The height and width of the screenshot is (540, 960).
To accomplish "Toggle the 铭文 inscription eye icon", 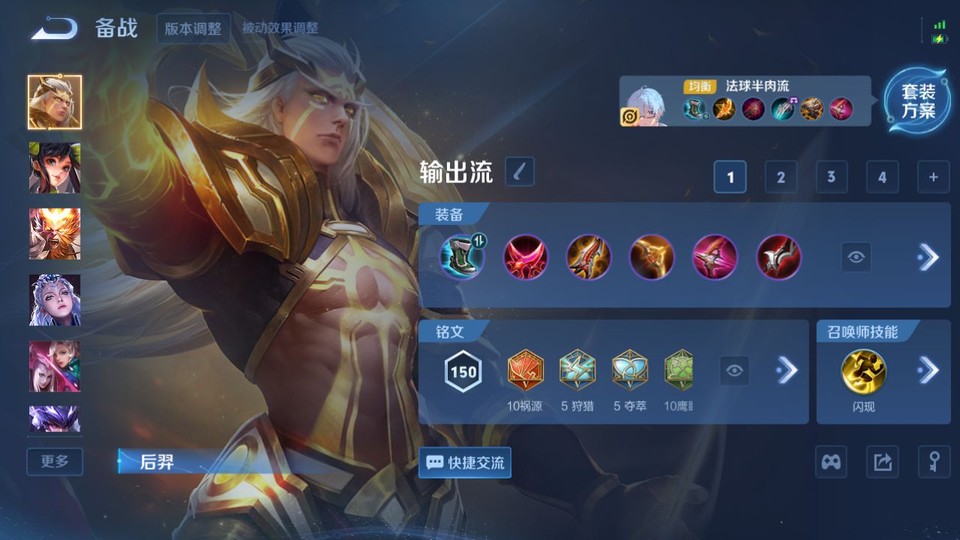I will [x=735, y=371].
